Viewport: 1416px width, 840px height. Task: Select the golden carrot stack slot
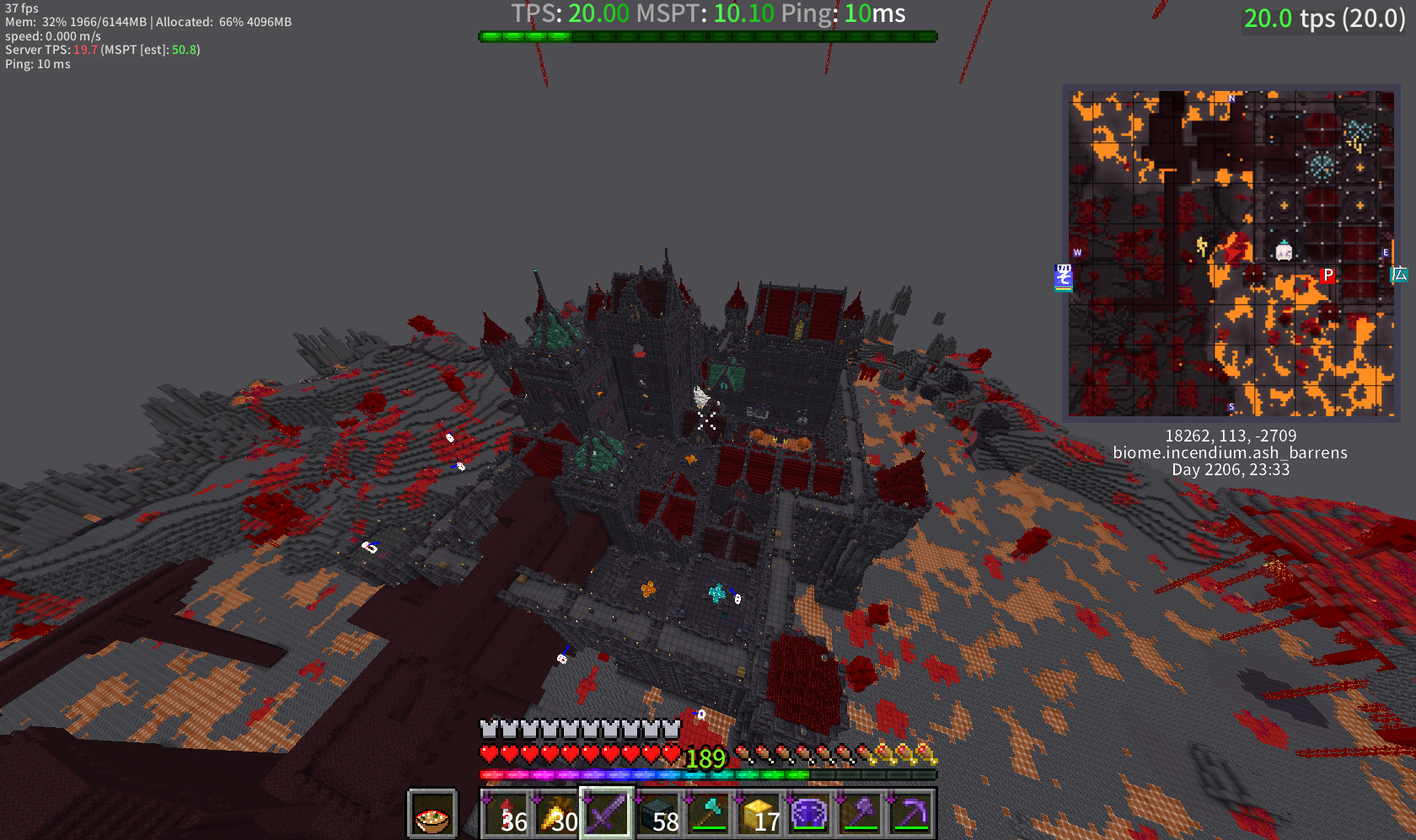[556, 814]
